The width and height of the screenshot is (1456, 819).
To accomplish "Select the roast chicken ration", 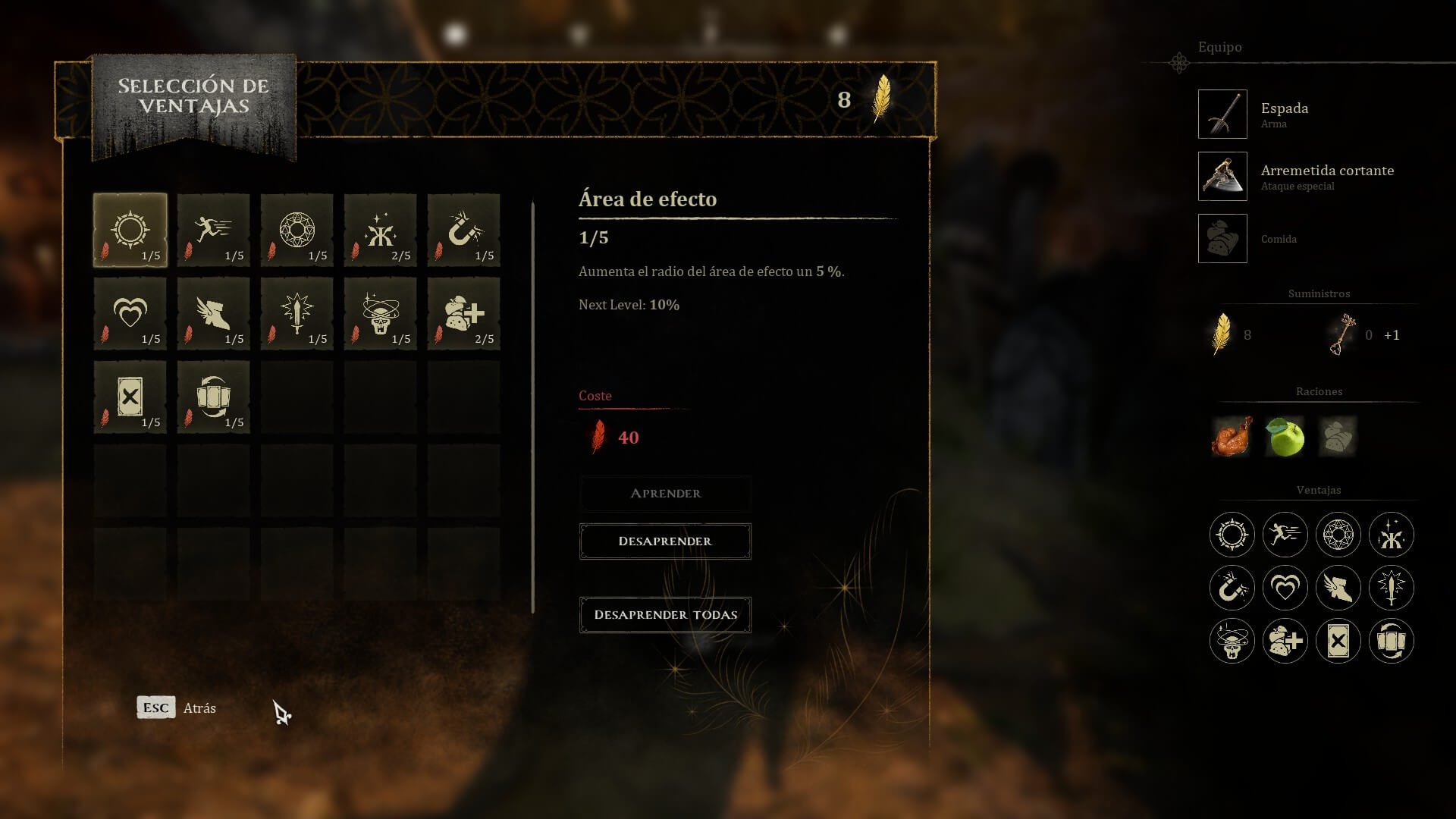I will [x=1232, y=437].
